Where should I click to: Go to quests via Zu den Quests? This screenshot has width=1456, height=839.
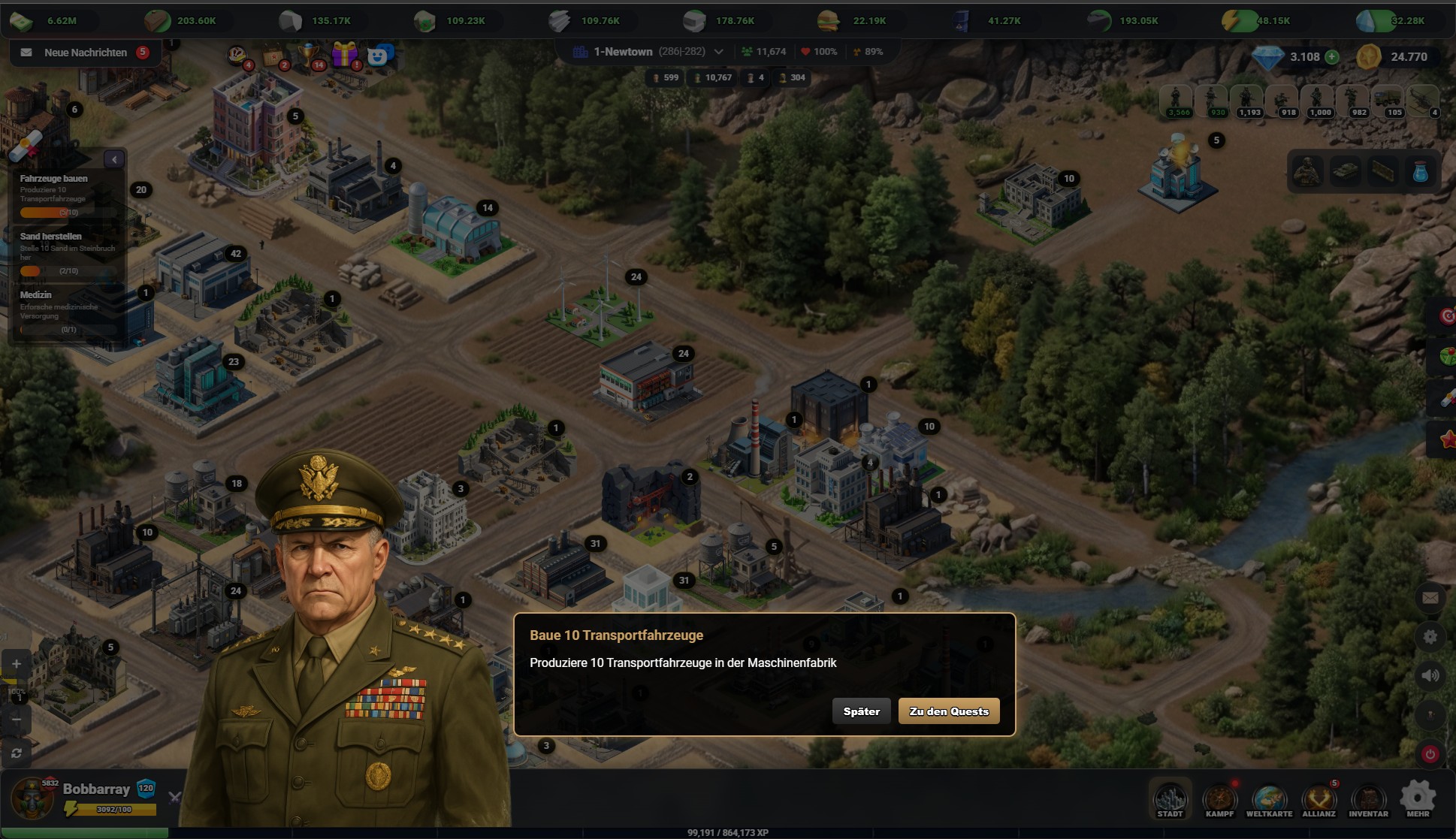click(x=948, y=711)
